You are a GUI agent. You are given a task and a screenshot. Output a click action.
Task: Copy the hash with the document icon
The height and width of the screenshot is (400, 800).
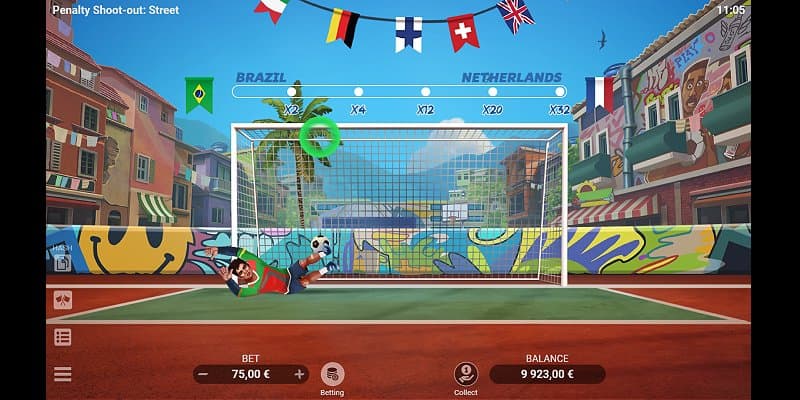tap(62, 263)
